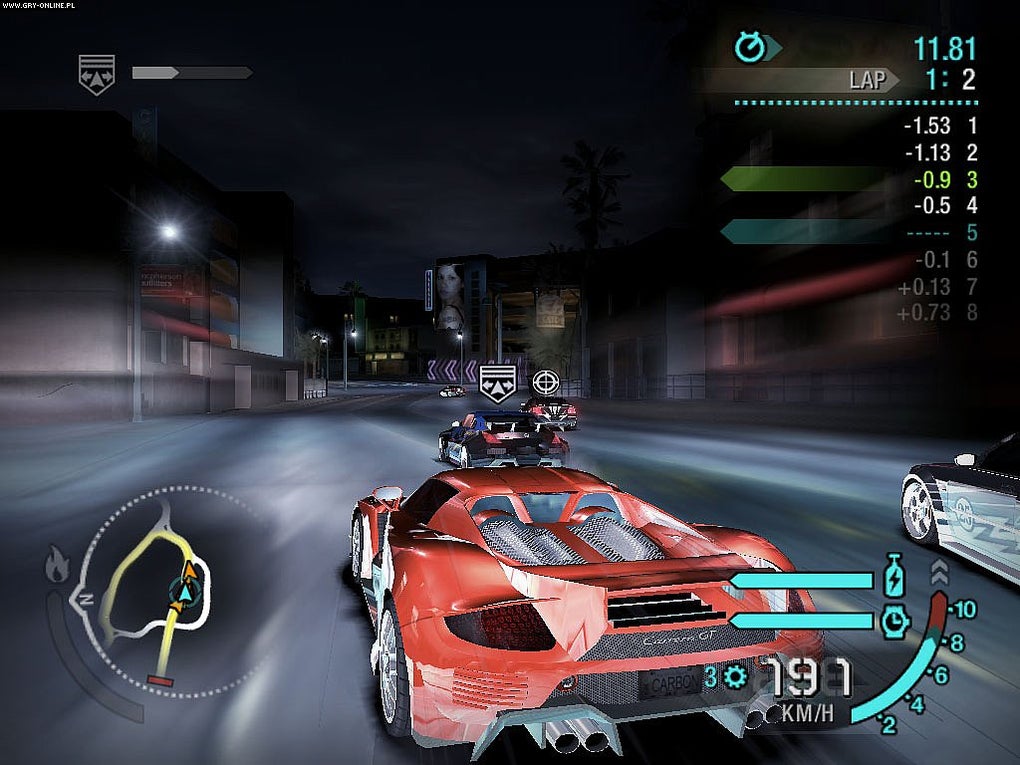Select the crew member shield icon by the top-left bar

click(97, 73)
